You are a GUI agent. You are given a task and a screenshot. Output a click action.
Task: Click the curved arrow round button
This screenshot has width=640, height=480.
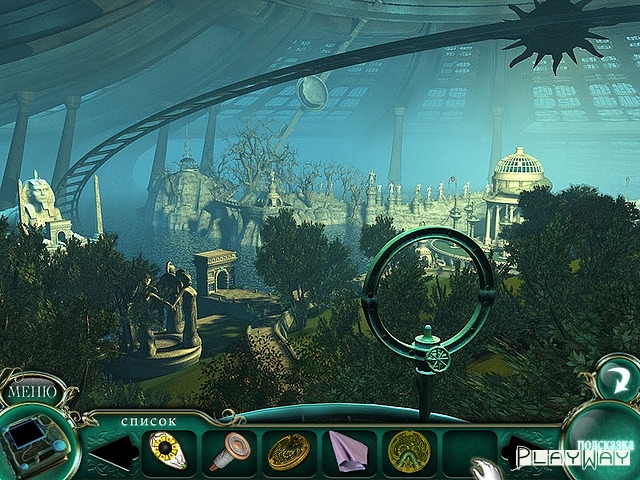pyautogui.click(x=616, y=379)
